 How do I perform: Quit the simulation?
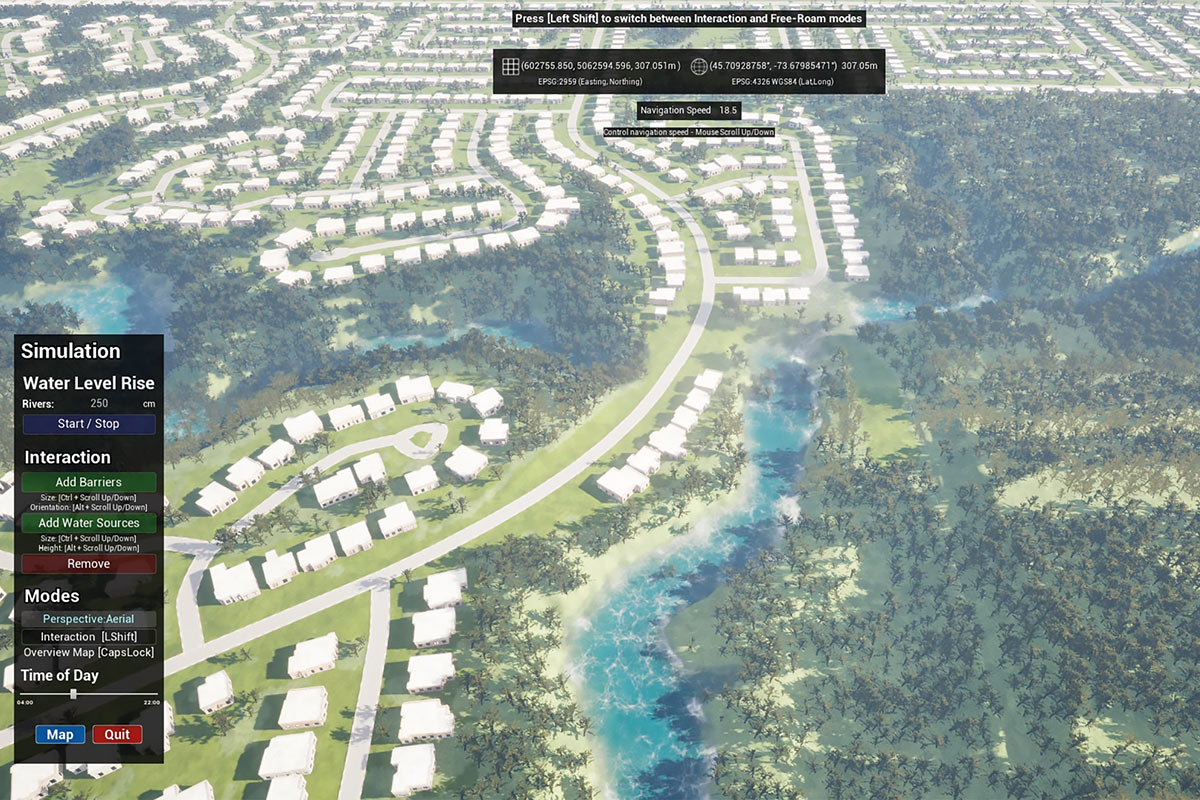(117, 734)
